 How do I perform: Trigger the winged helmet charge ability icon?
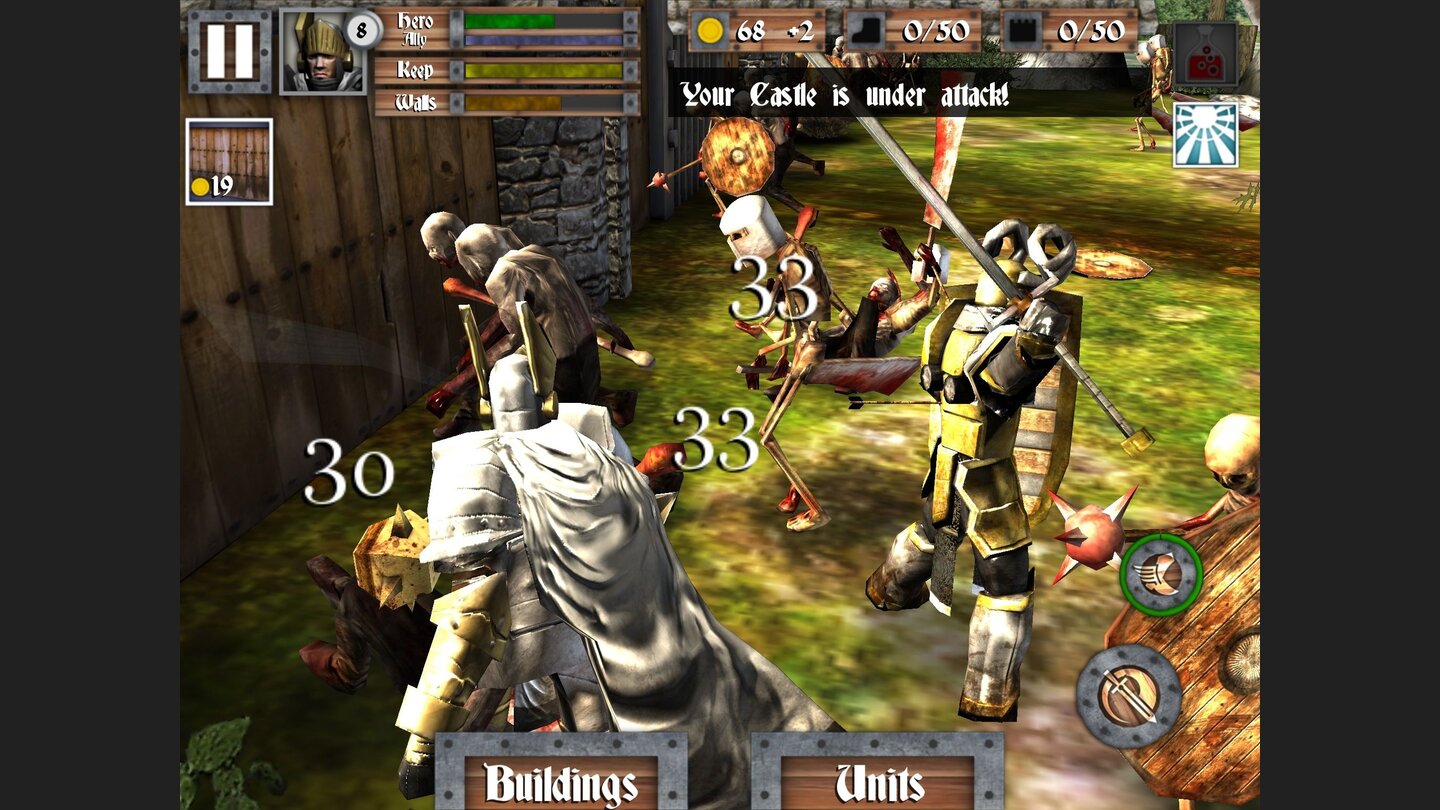pos(1158,575)
